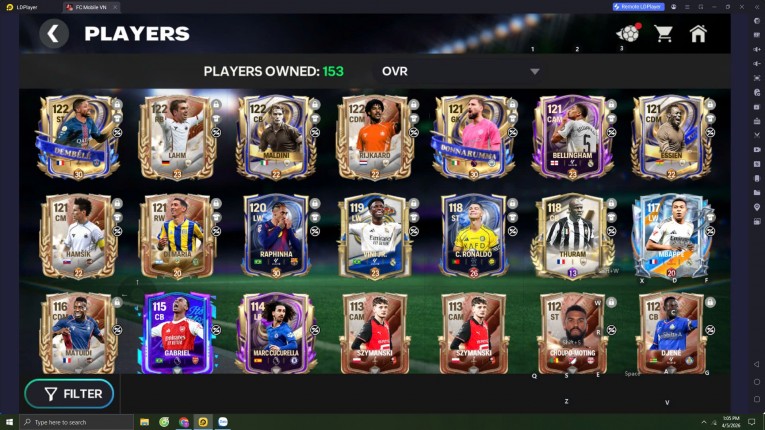Choose the Hamsik player card

coord(78,236)
